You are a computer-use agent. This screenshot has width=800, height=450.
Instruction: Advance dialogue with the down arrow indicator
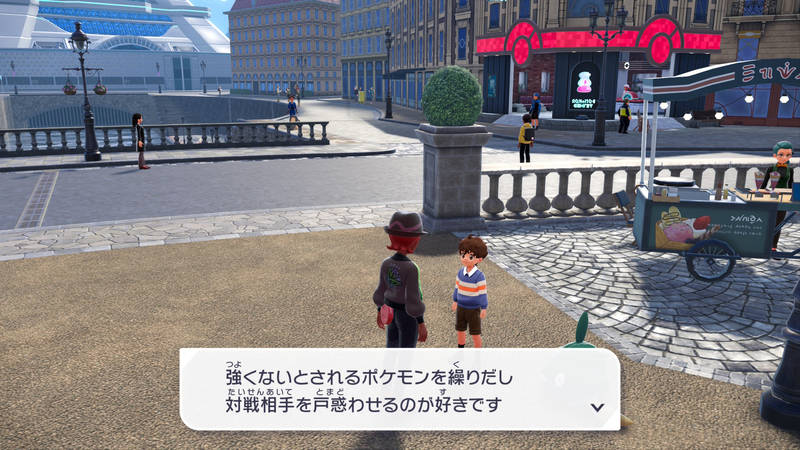click(597, 407)
